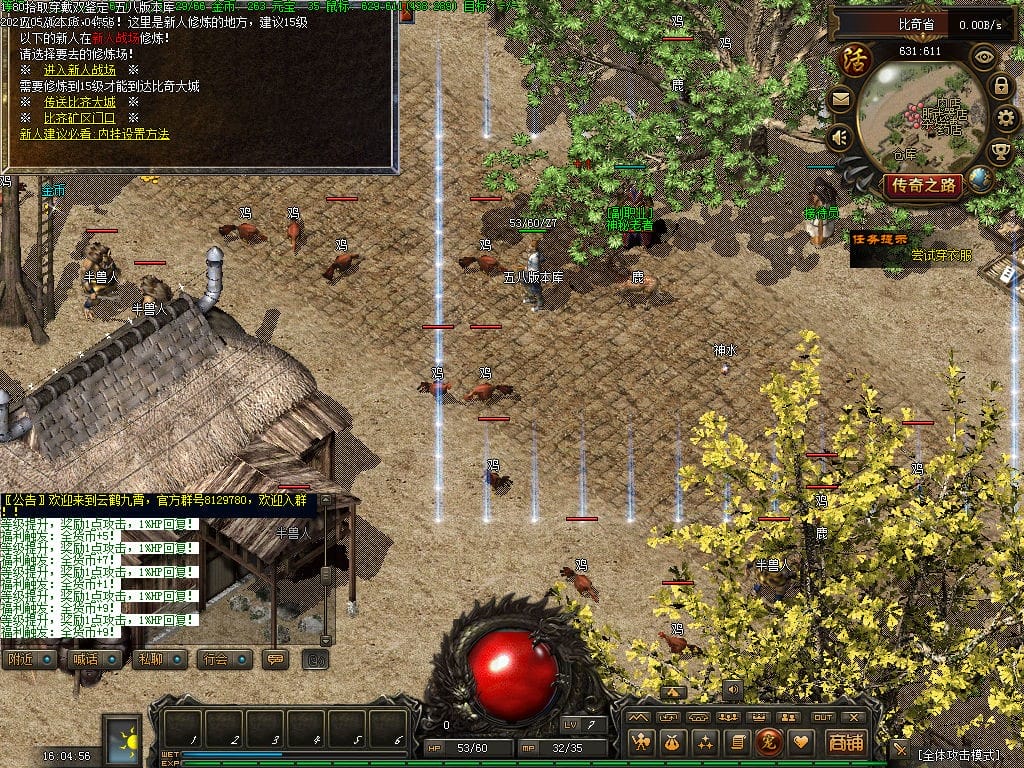
Task: Open the trophy ranking icon
Action: click(1000, 152)
